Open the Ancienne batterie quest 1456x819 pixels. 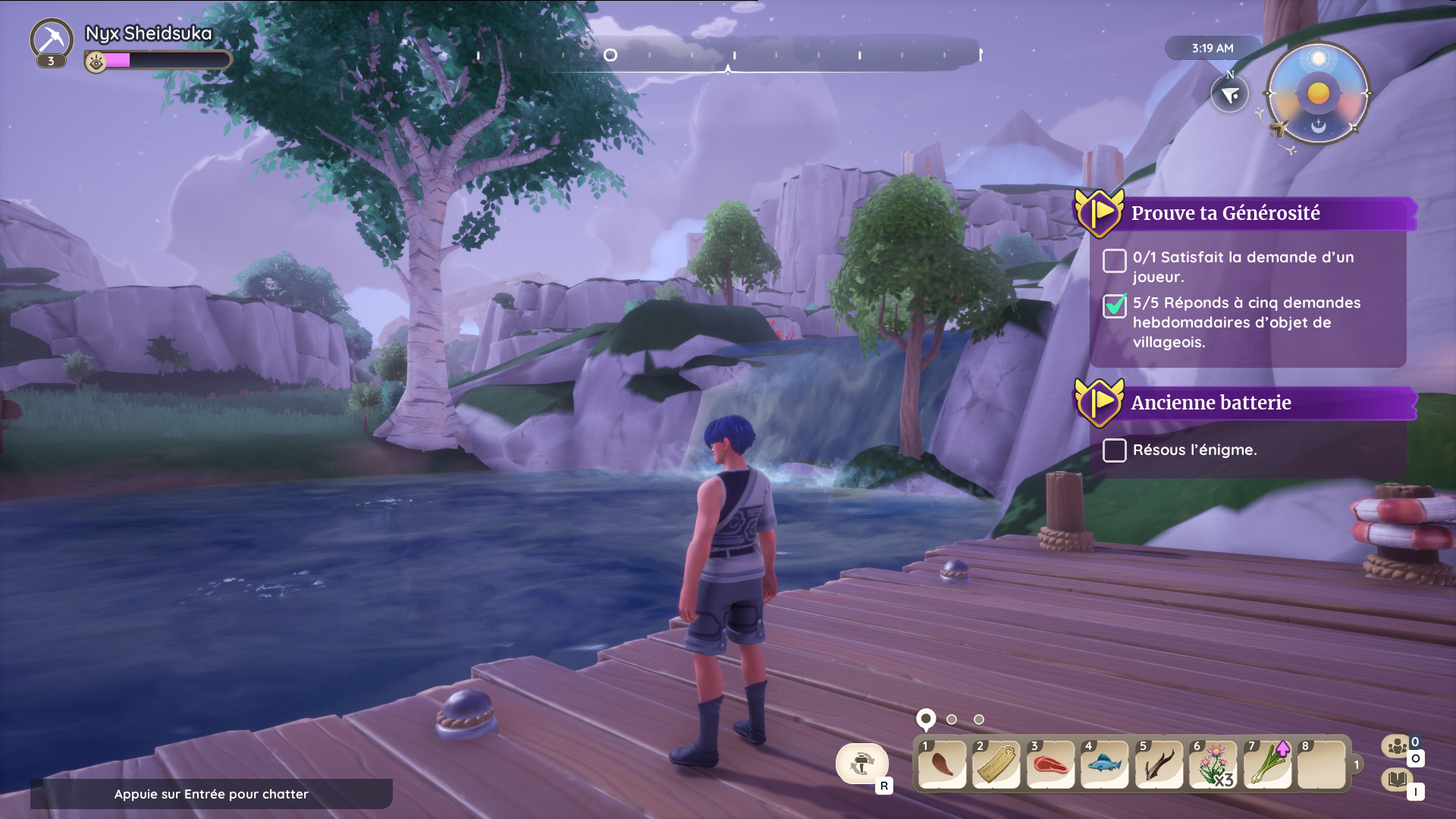click(x=1210, y=403)
